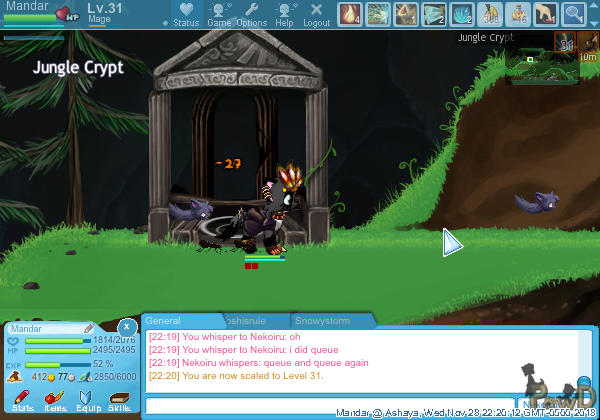Open the Game menu

click(219, 14)
